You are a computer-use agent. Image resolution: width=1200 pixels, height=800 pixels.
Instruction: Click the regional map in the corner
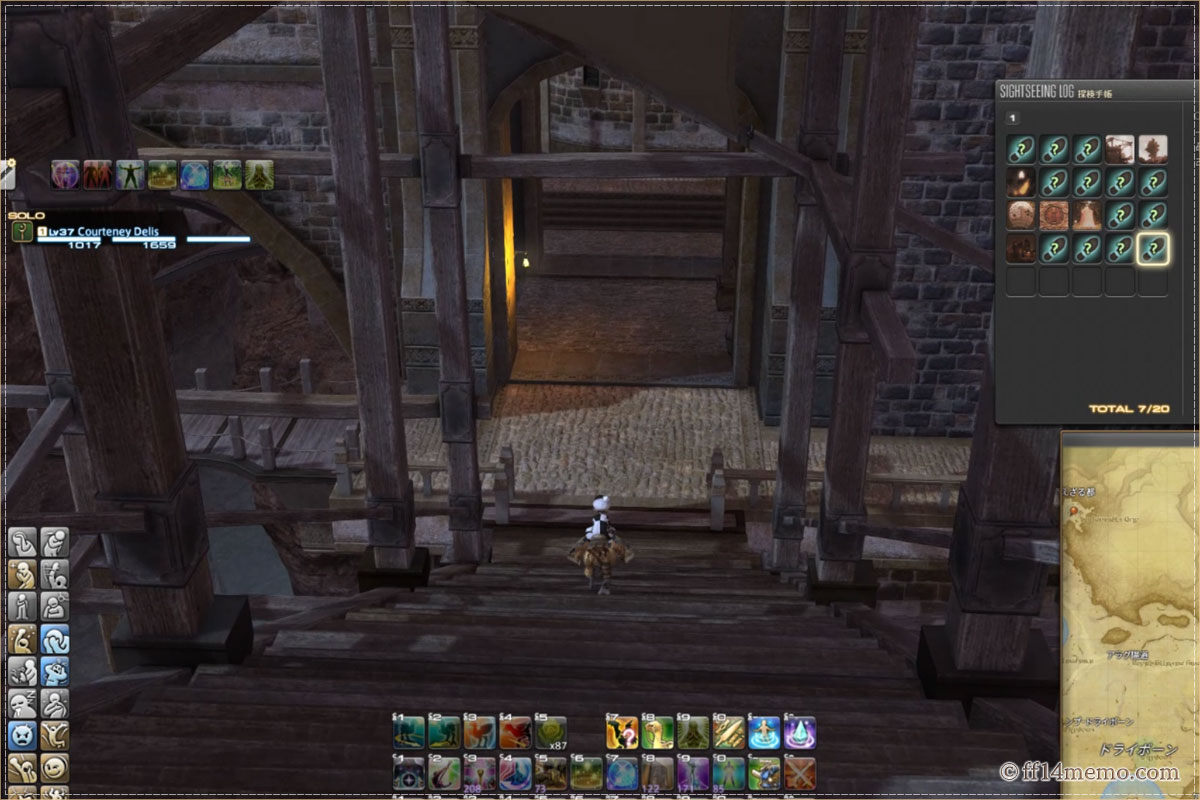[1130, 610]
